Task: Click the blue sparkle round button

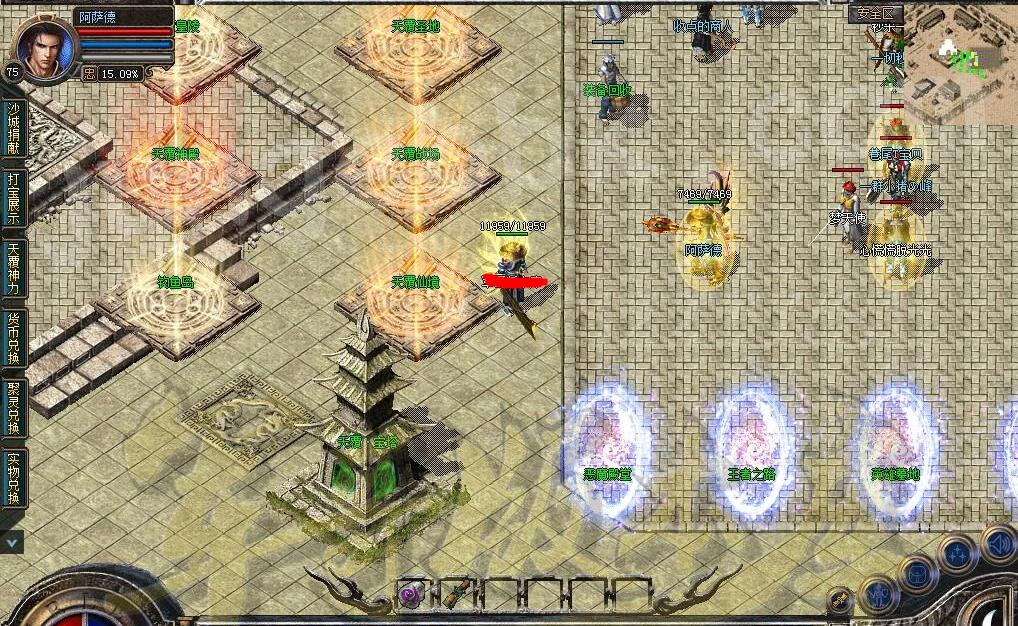Action: pos(957,553)
